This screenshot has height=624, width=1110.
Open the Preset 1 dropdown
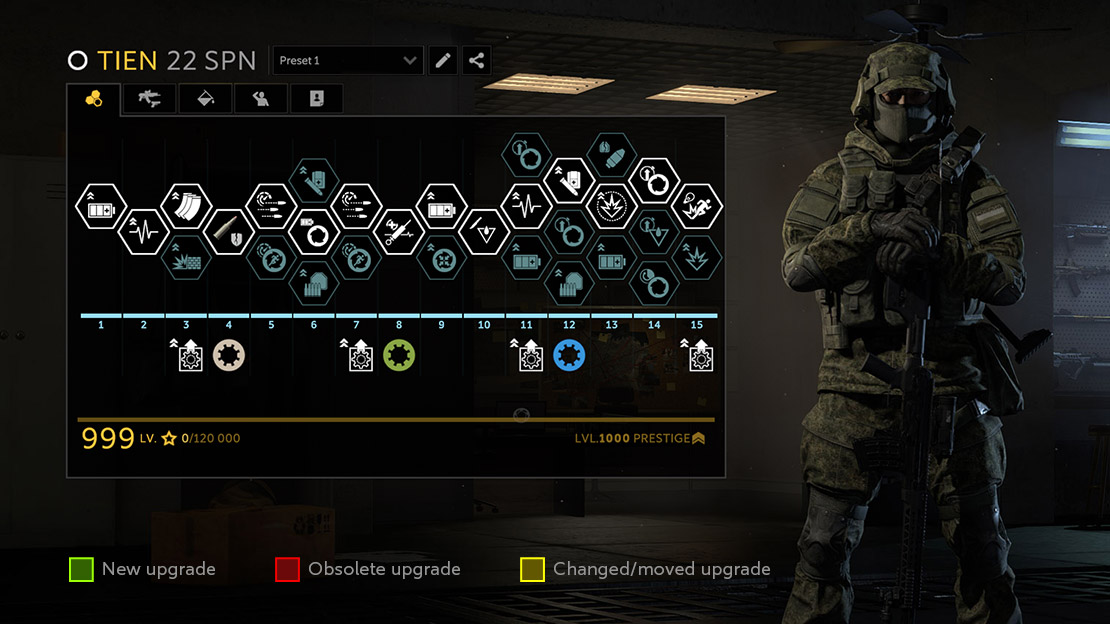click(347, 61)
